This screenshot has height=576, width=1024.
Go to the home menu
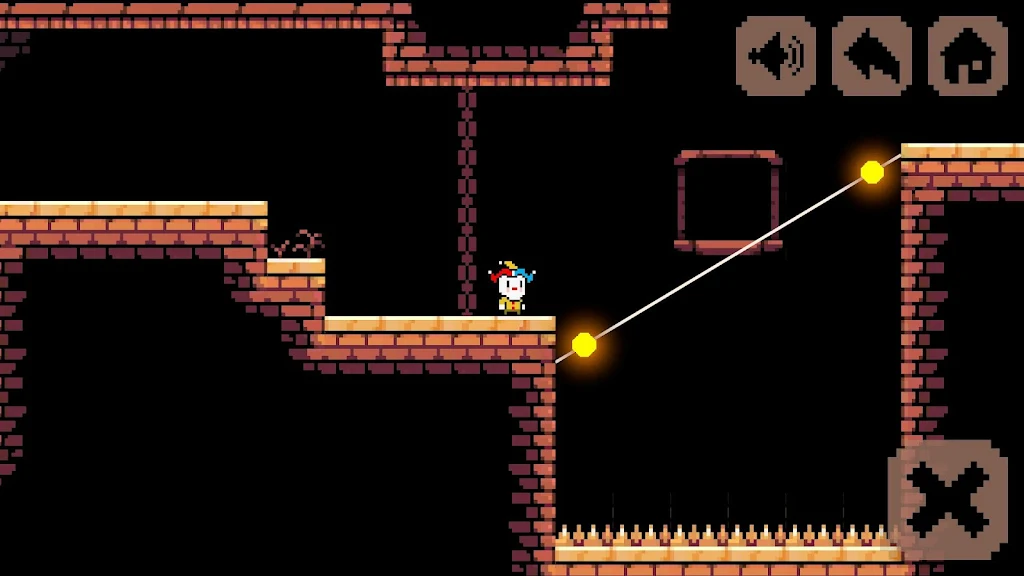(x=967, y=56)
